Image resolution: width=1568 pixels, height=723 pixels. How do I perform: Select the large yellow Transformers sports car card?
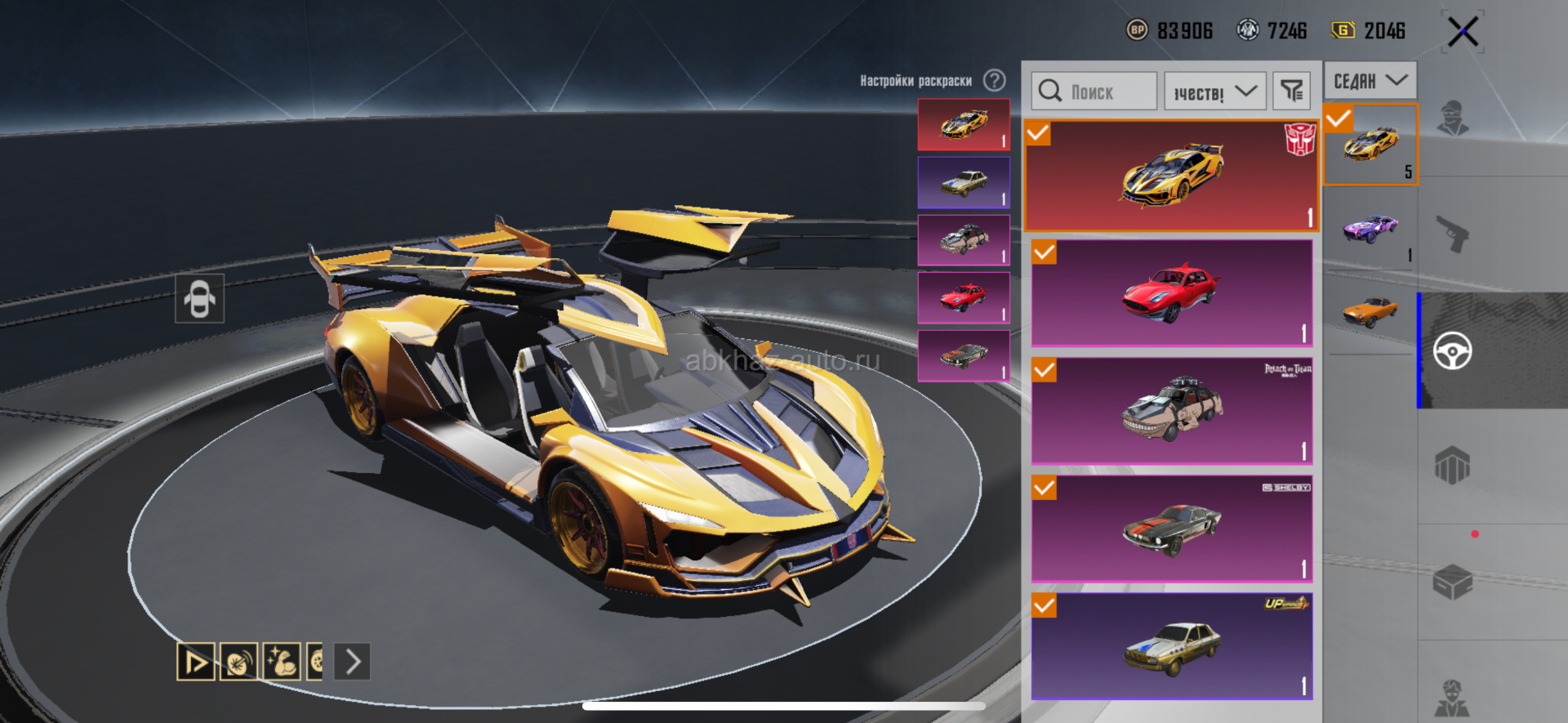pyautogui.click(x=1171, y=176)
